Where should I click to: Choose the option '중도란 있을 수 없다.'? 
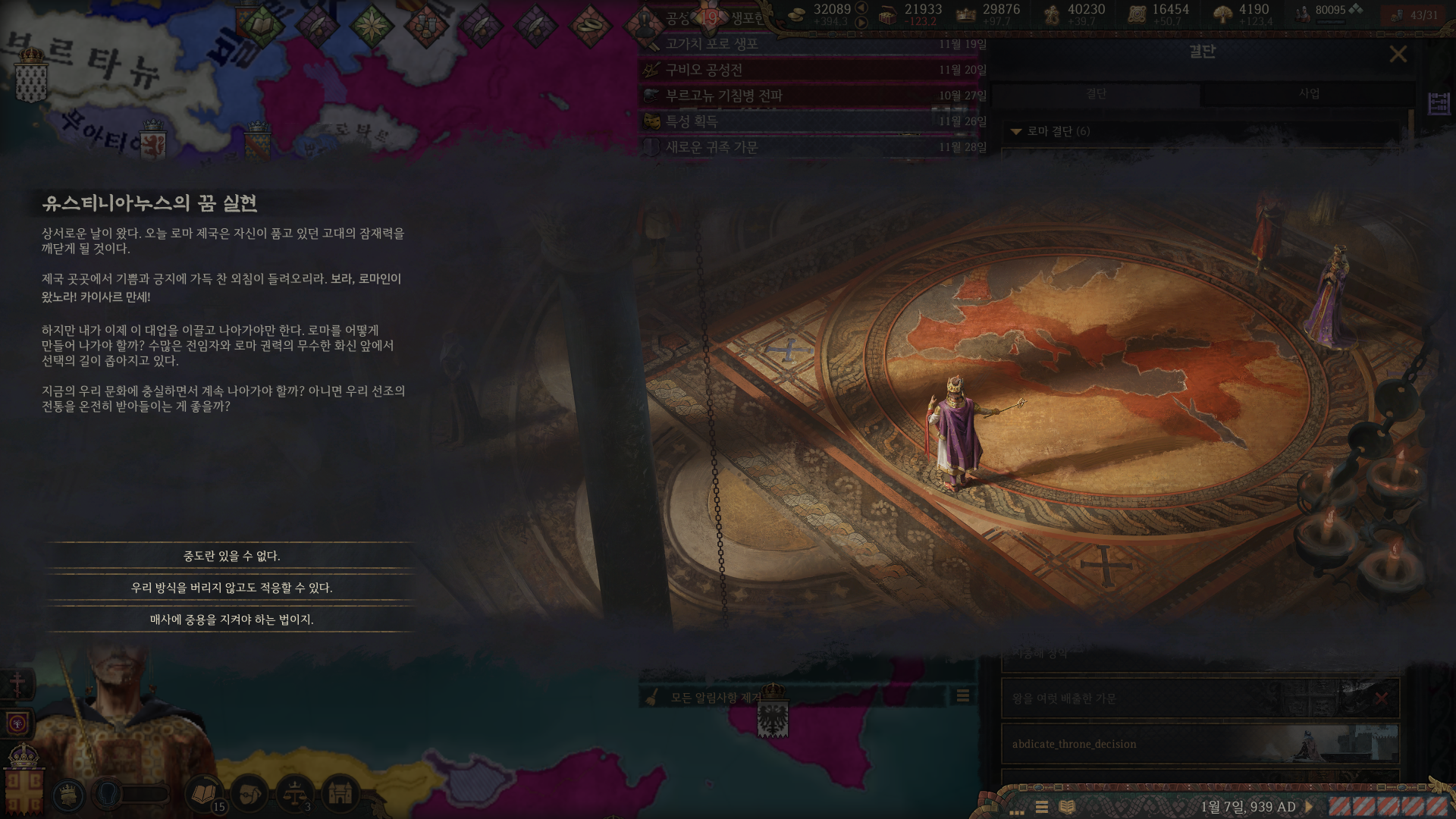coord(231,556)
